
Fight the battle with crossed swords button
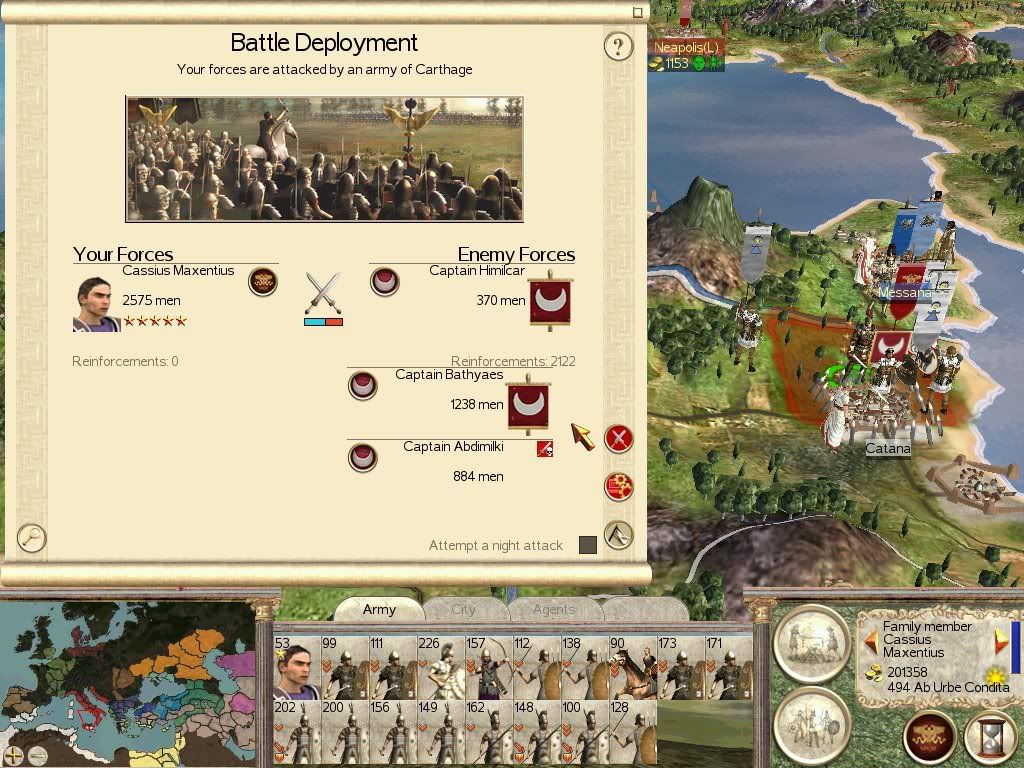click(x=619, y=438)
